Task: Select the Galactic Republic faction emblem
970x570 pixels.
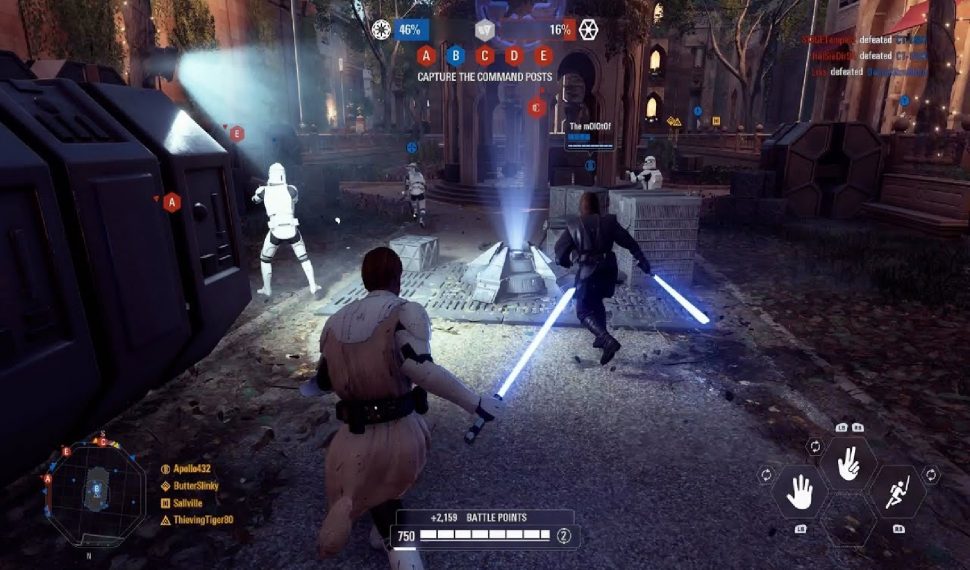Action: [380, 29]
